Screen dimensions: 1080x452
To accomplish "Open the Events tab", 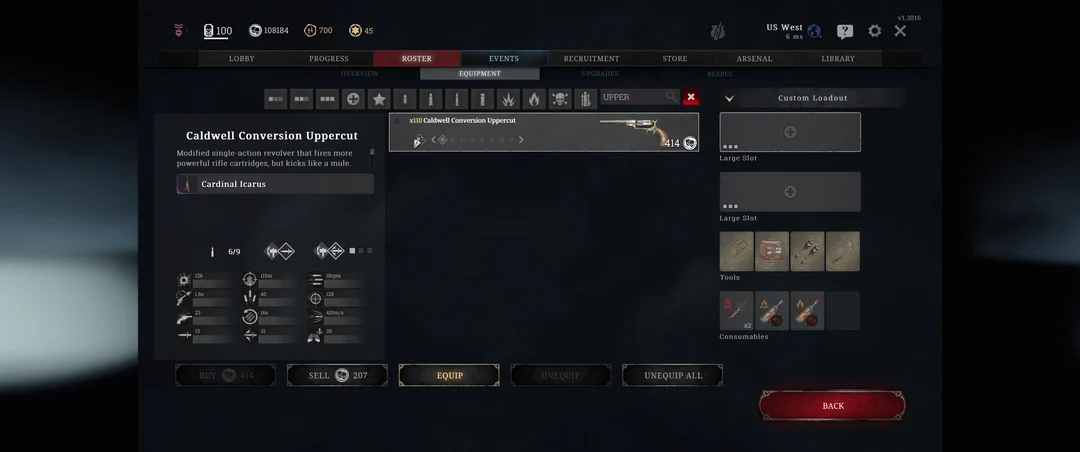I will point(503,59).
